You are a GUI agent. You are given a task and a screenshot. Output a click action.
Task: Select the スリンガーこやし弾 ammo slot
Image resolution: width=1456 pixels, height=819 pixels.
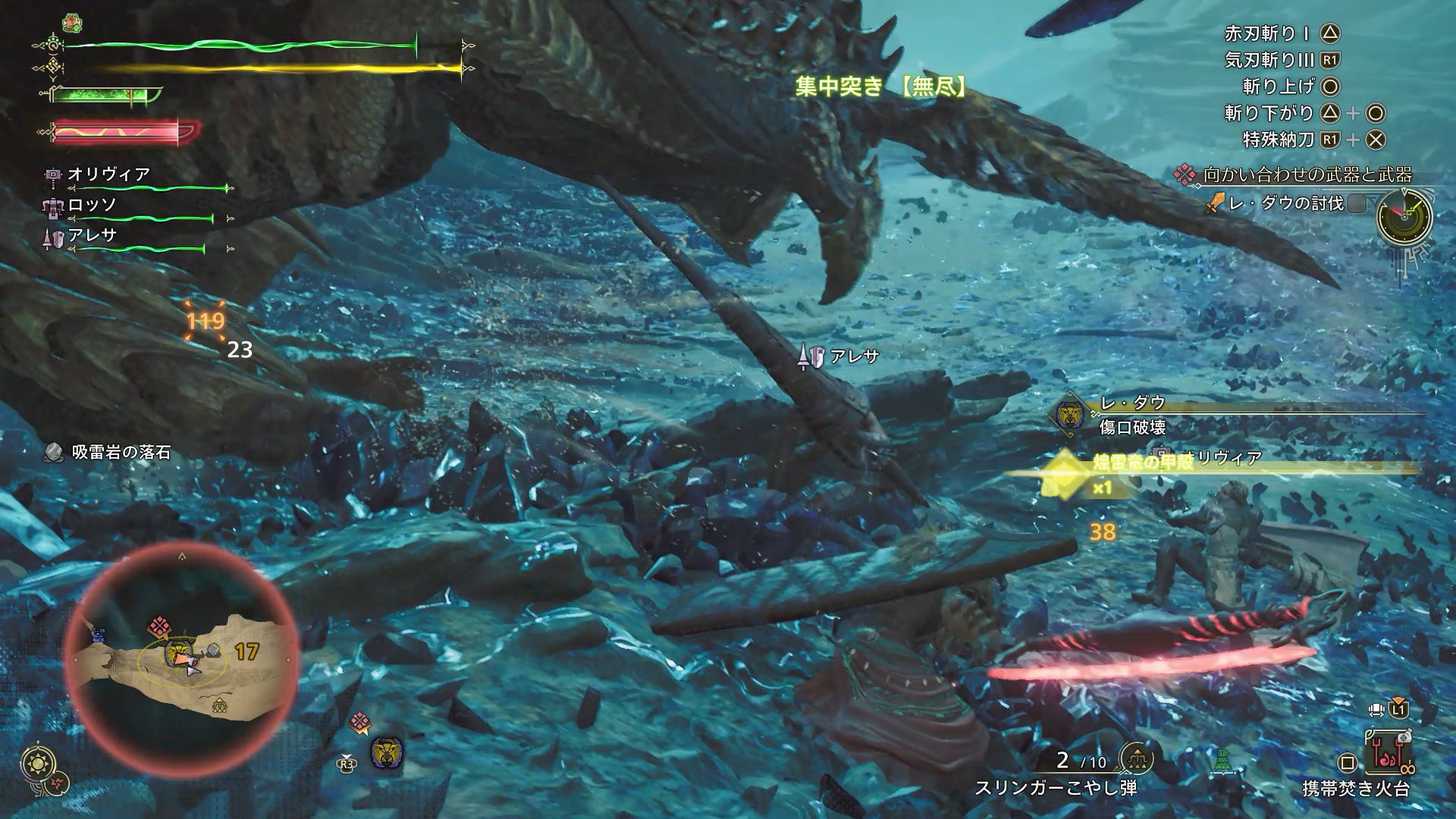click(1055, 788)
